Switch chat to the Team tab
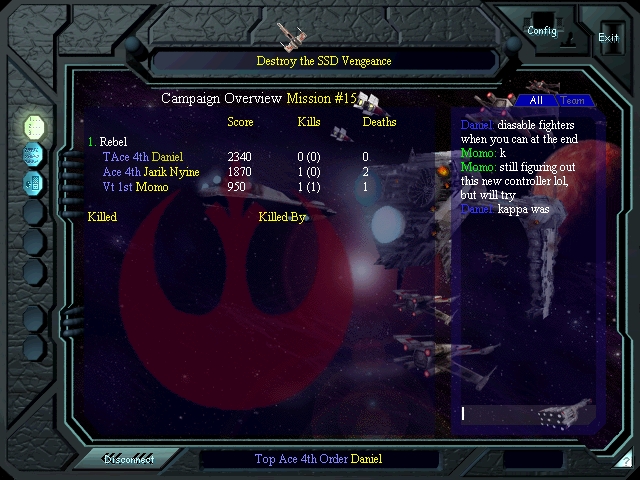Screen dimensions: 640x480 point(572,101)
